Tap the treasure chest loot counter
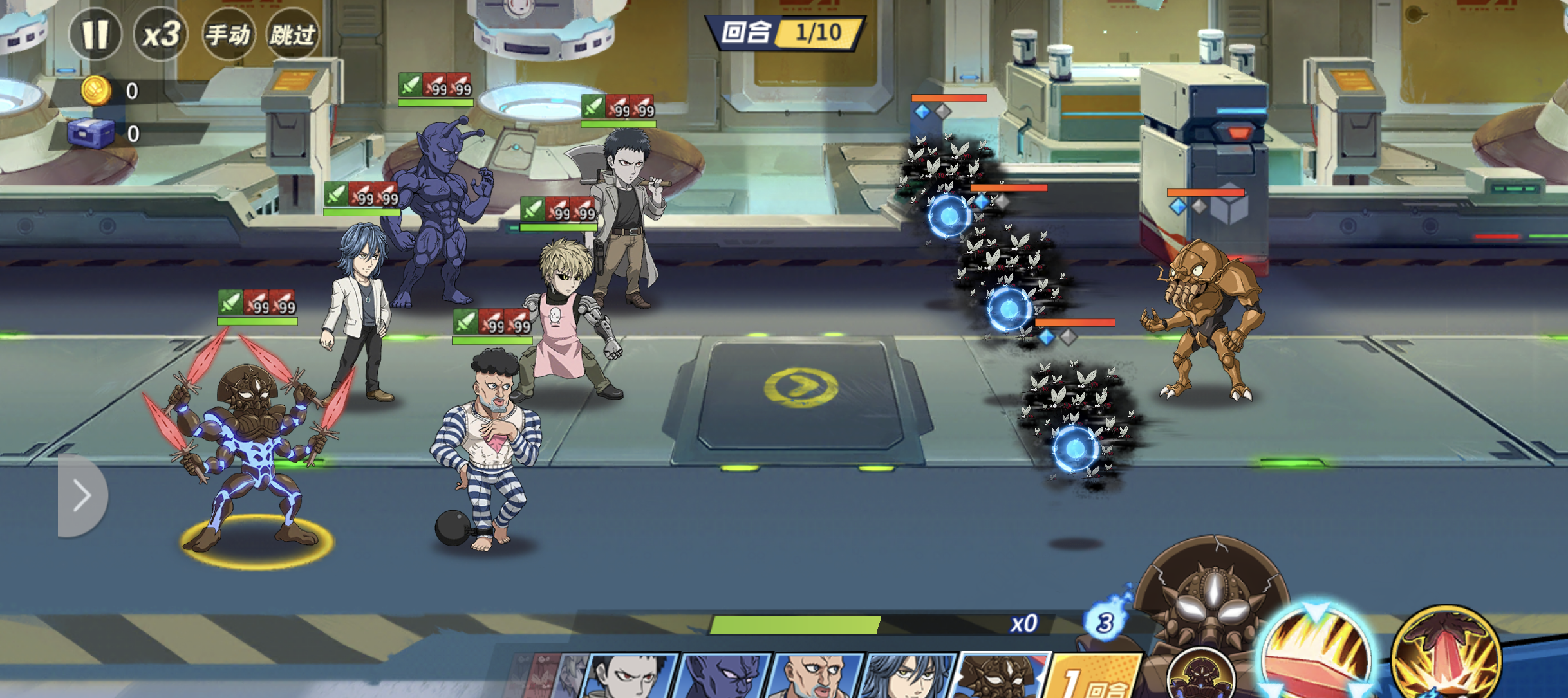The image size is (1568, 698). 91,133
